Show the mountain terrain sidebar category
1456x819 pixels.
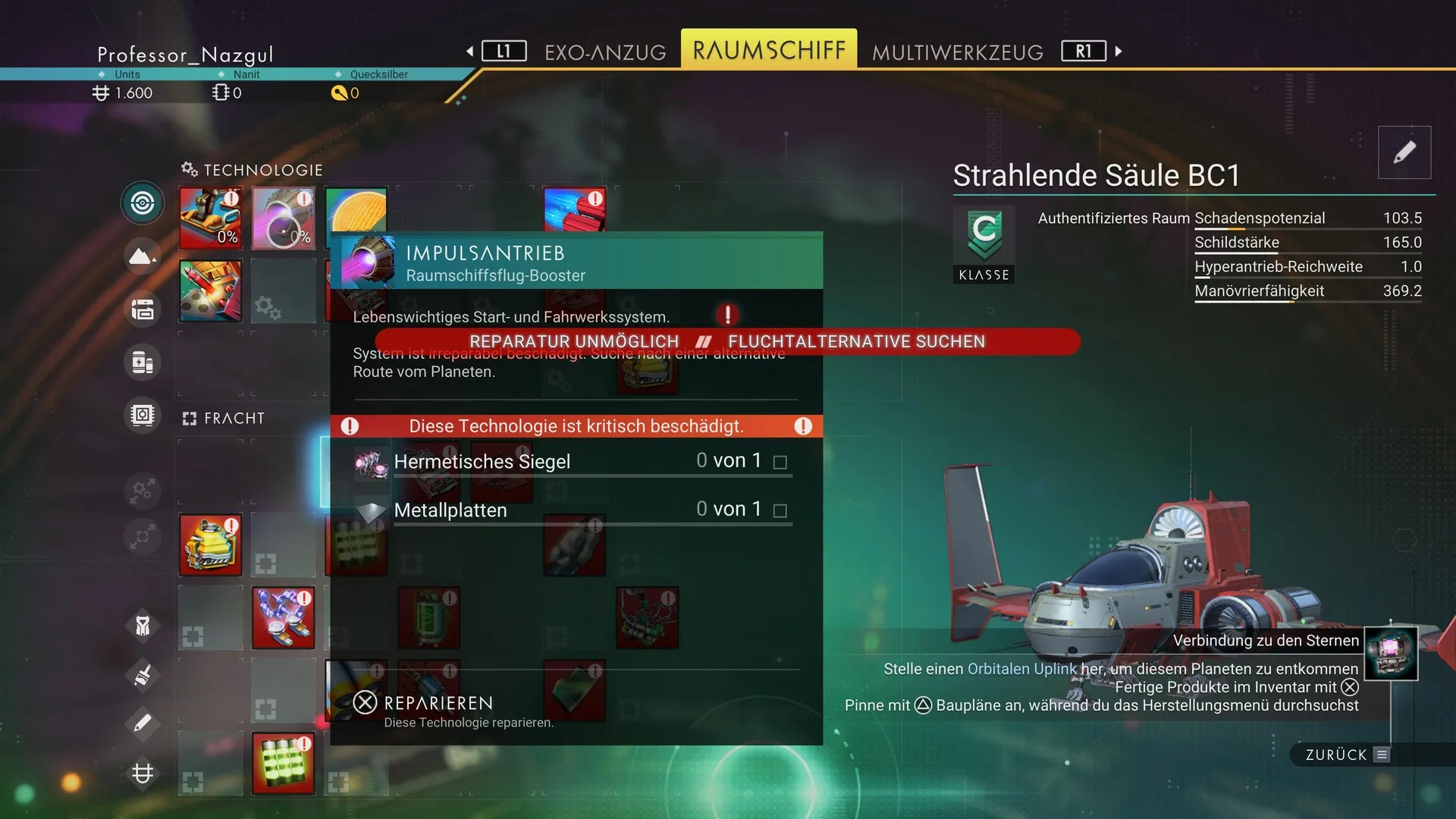coord(143,256)
